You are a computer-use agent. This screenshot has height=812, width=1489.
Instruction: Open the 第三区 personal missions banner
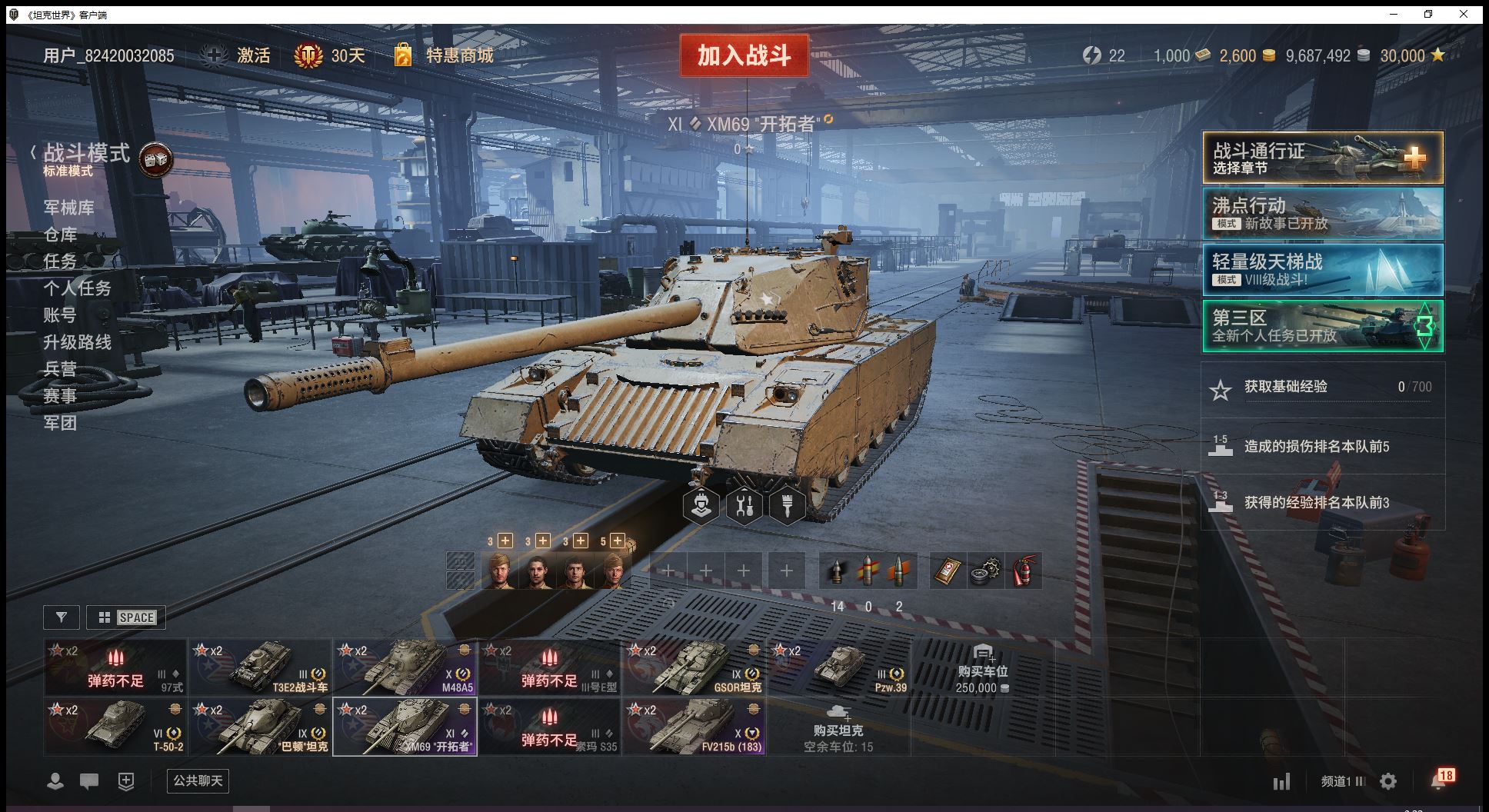click(x=1322, y=326)
